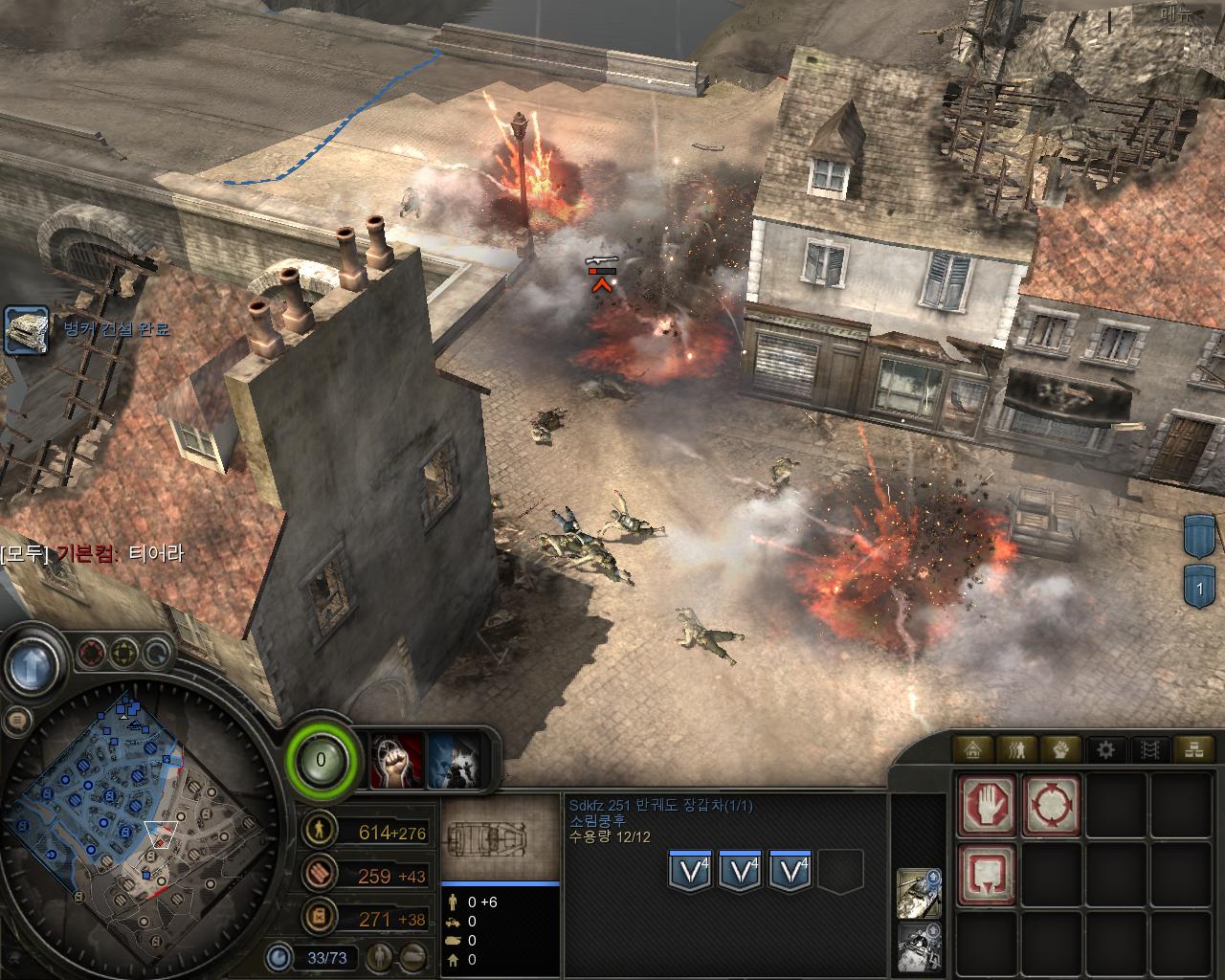Activate the blue soldiers commander ability
The image size is (1225, 980).
[453, 762]
